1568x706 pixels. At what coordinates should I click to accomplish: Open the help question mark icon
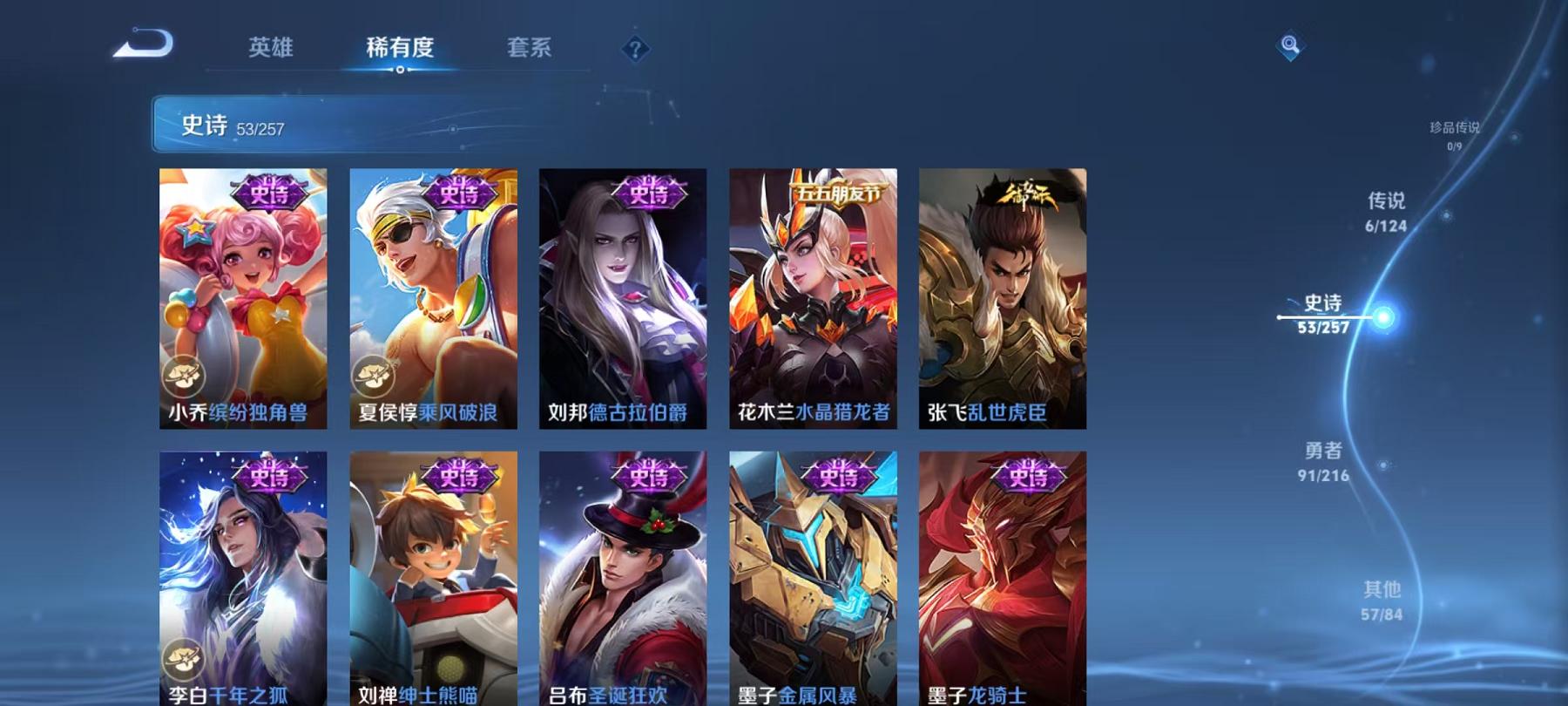pos(639,51)
